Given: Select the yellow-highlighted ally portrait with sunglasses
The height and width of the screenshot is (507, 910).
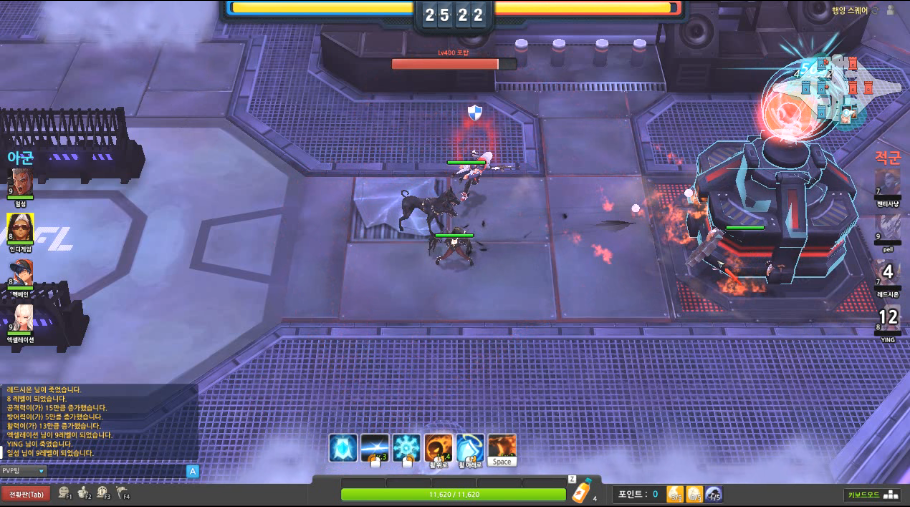Looking at the screenshot, I should [x=21, y=227].
